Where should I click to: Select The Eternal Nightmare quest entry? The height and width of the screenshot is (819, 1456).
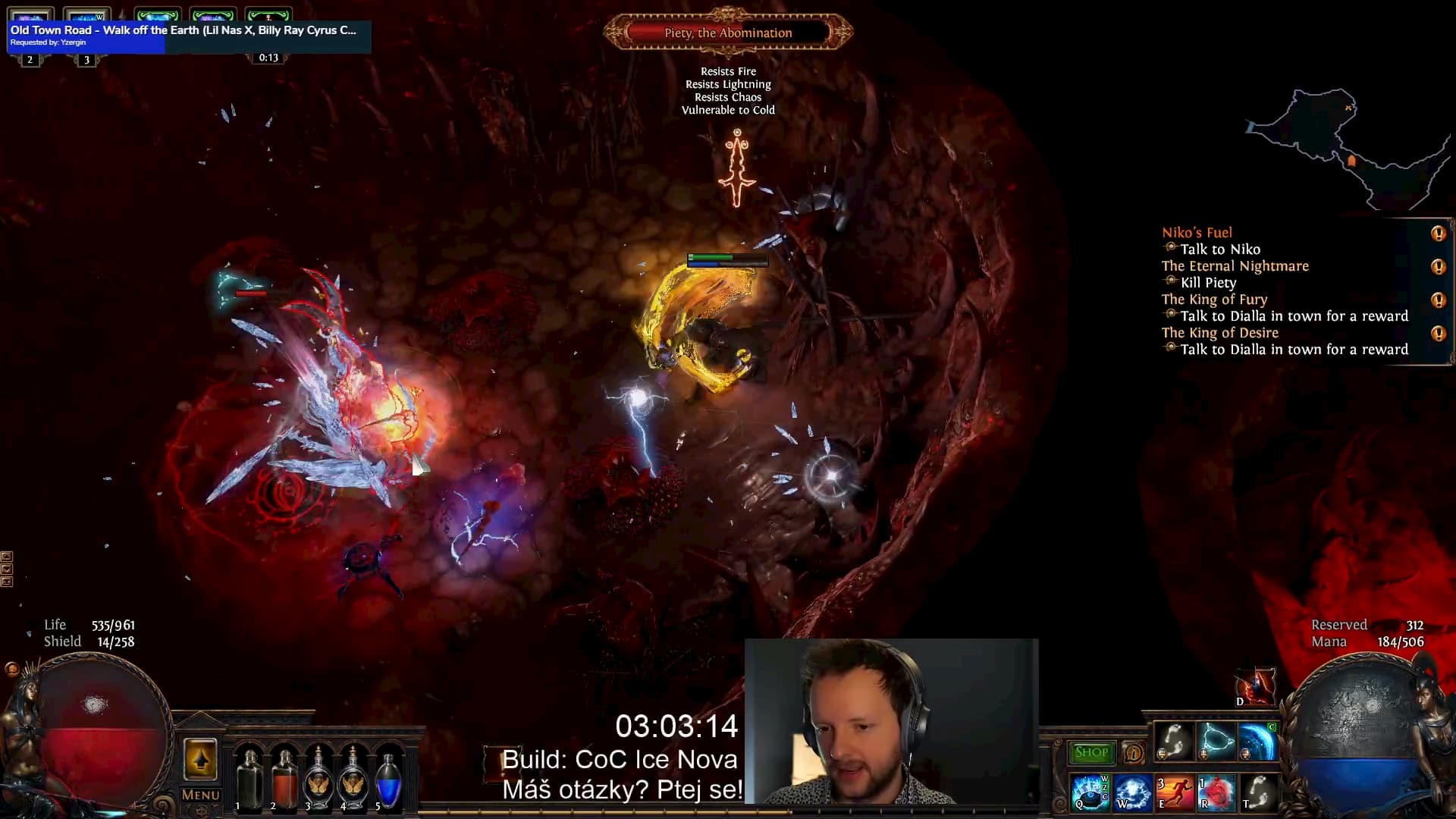point(1235,266)
